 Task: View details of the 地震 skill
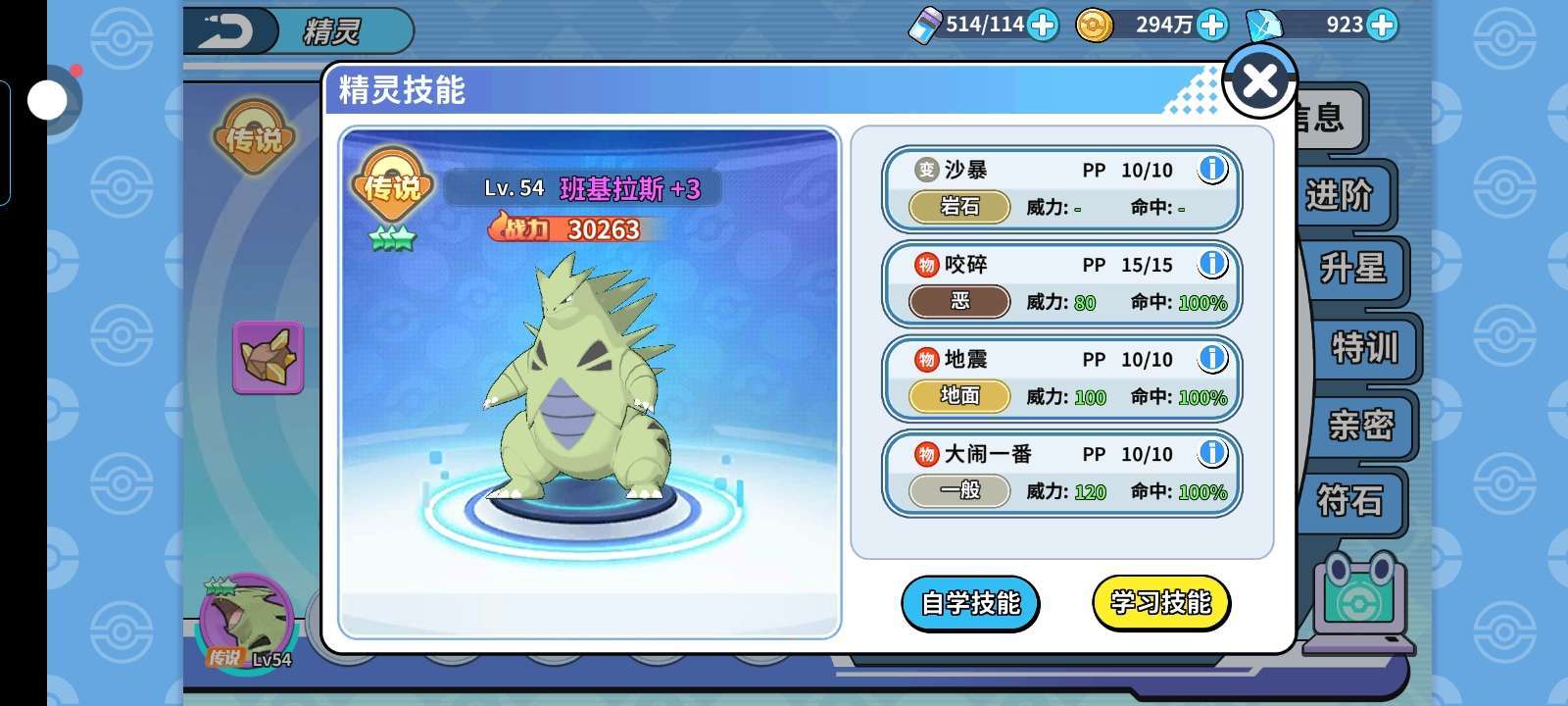(x=1212, y=359)
